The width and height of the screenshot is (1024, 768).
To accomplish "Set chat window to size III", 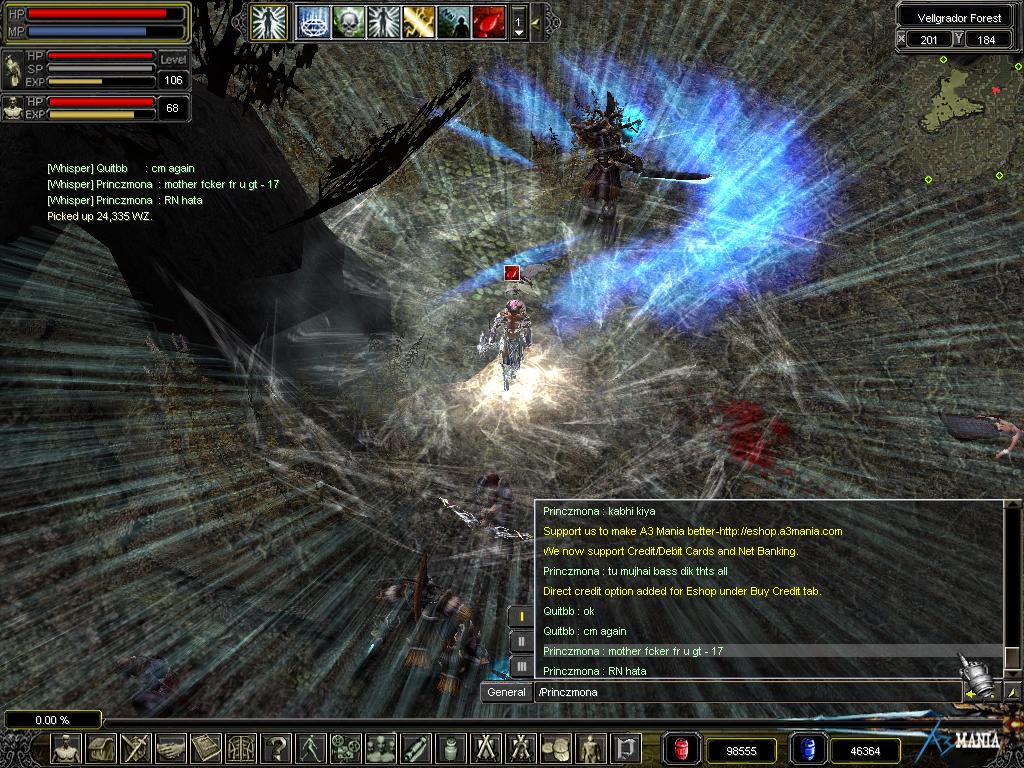I will pyautogui.click(x=521, y=665).
